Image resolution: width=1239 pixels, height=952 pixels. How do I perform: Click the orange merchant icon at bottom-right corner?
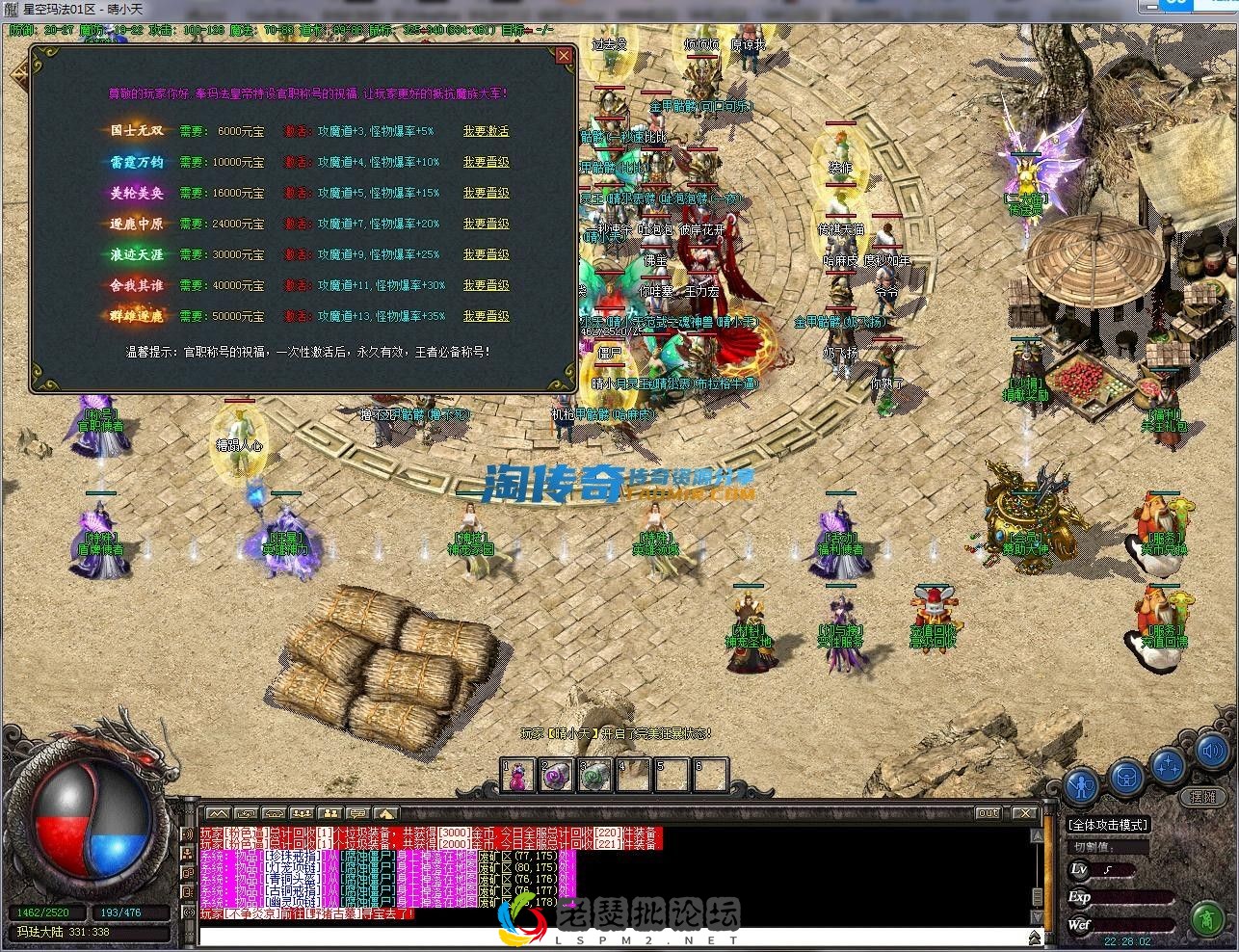[x=1207, y=918]
